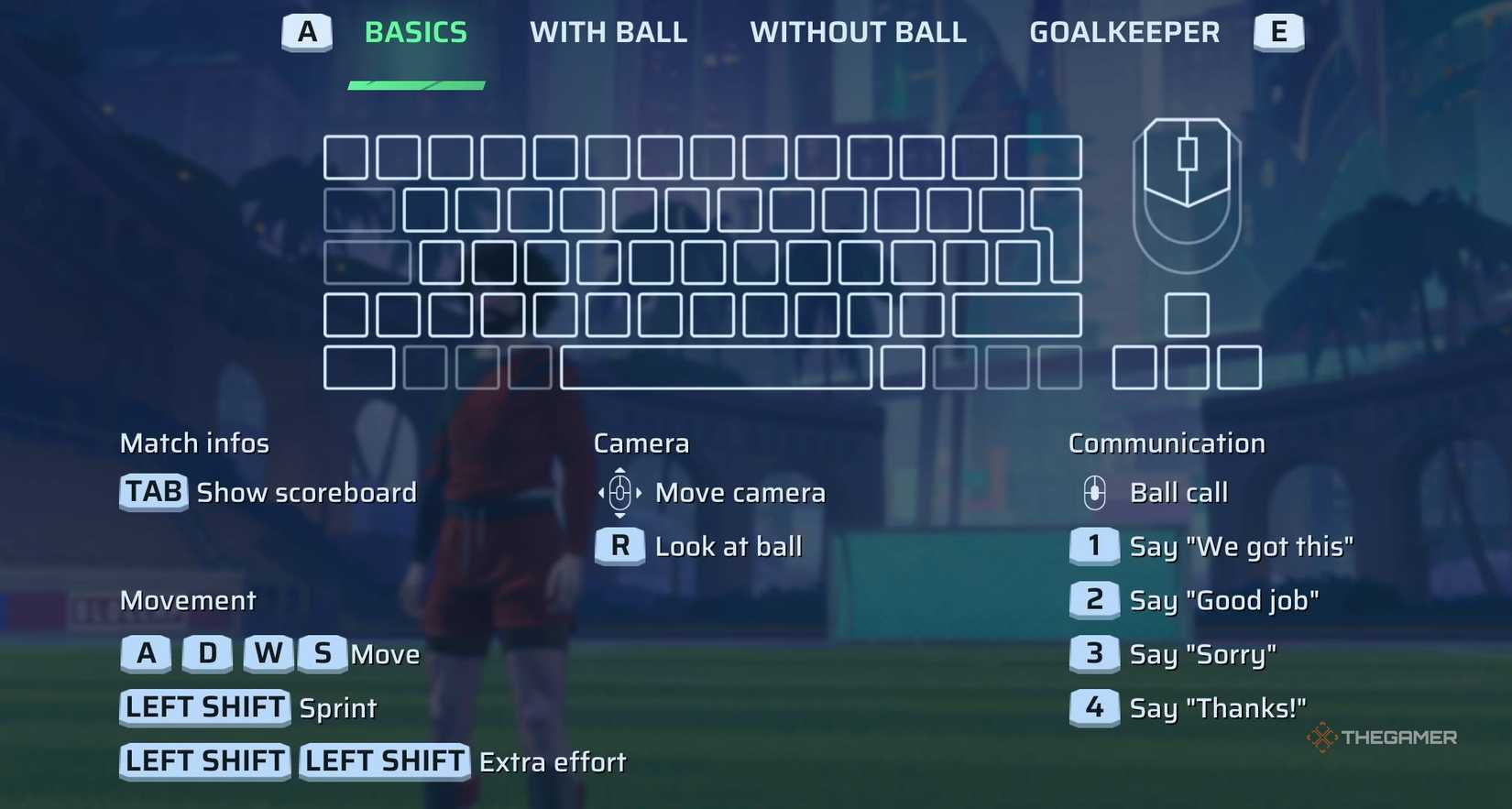The width and height of the screenshot is (1512, 809).
Task: Open the GOALKEEPER controls tab
Action: click(1124, 32)
